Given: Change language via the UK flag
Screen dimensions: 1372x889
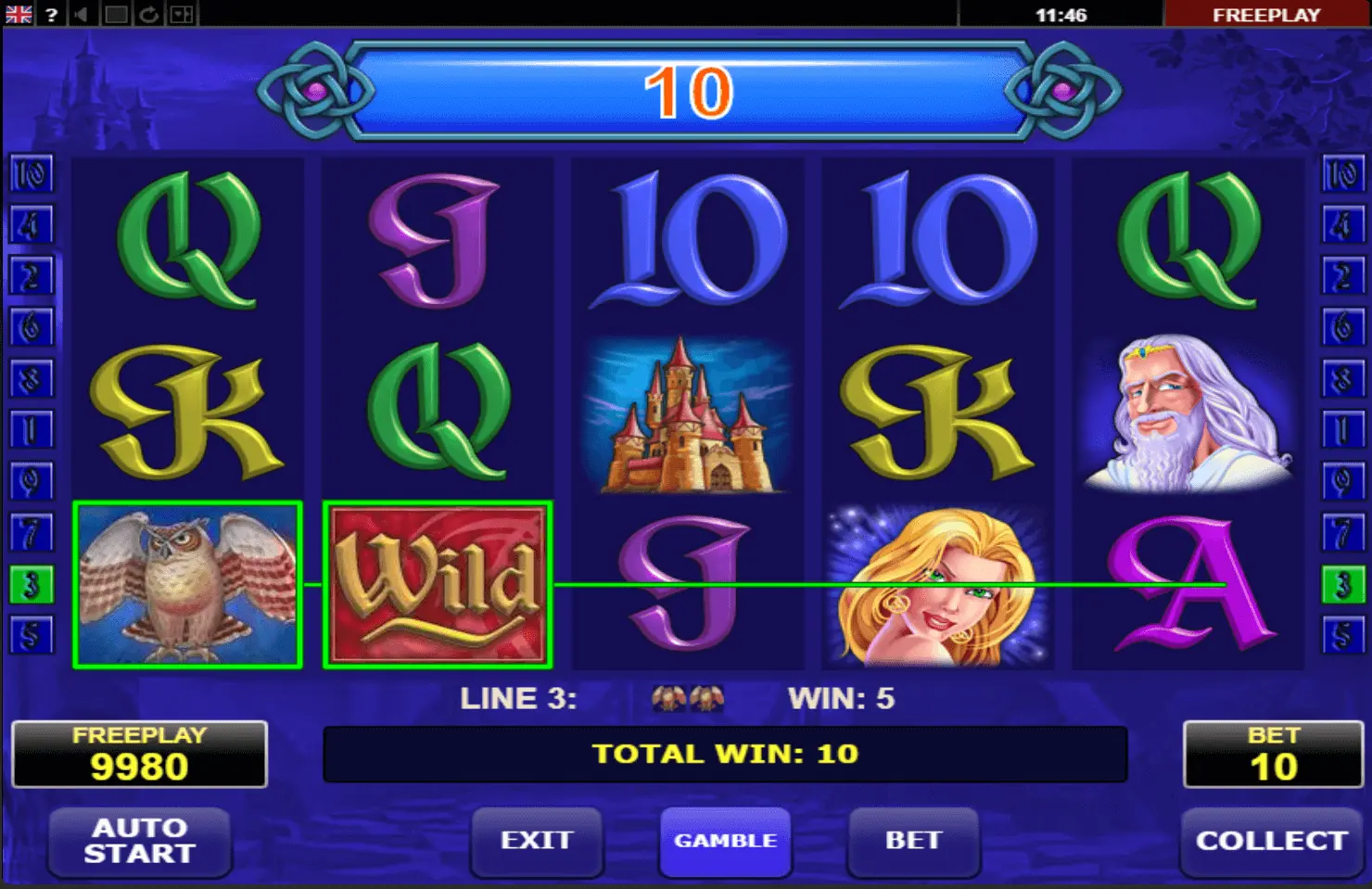Looking at the screenshot, I should coord(19,14).
